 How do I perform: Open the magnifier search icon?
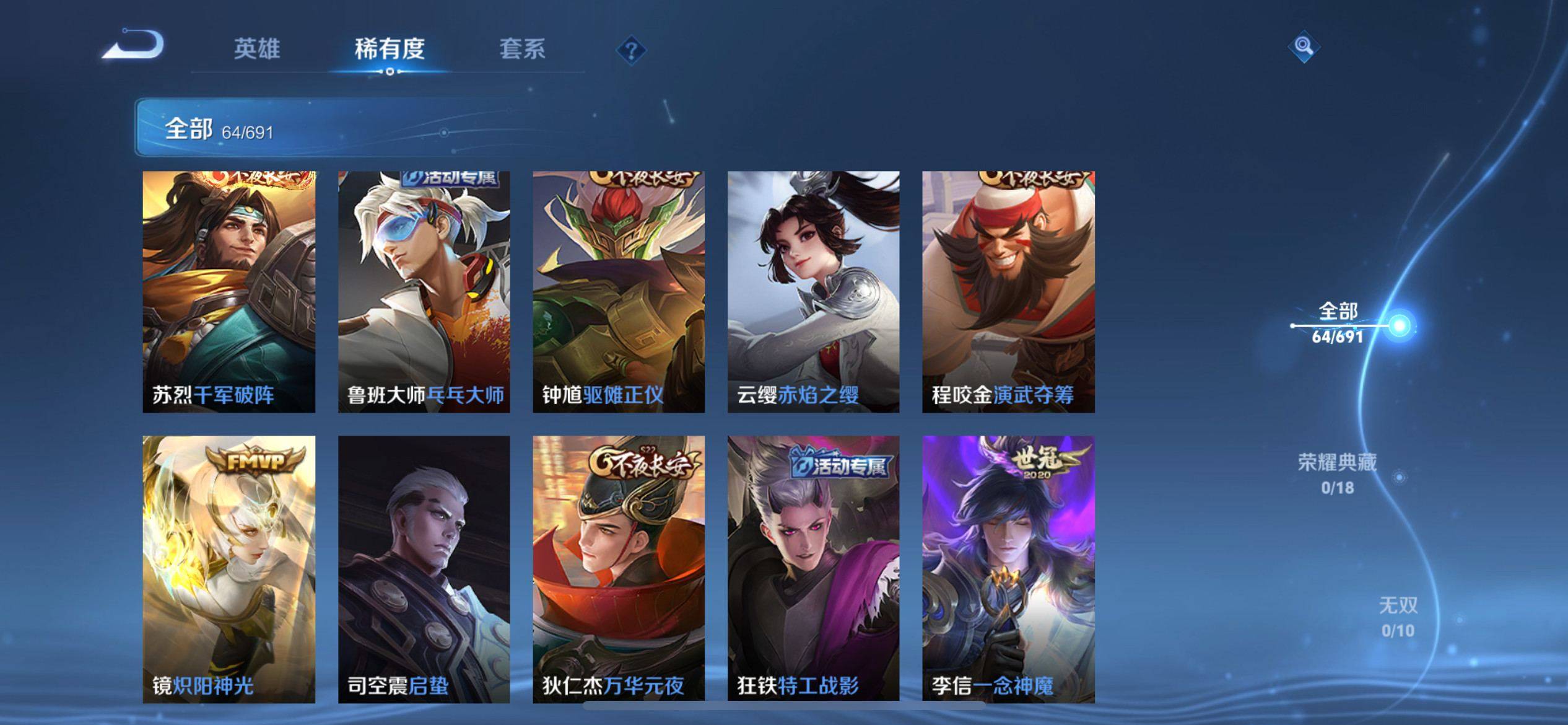1303,46
